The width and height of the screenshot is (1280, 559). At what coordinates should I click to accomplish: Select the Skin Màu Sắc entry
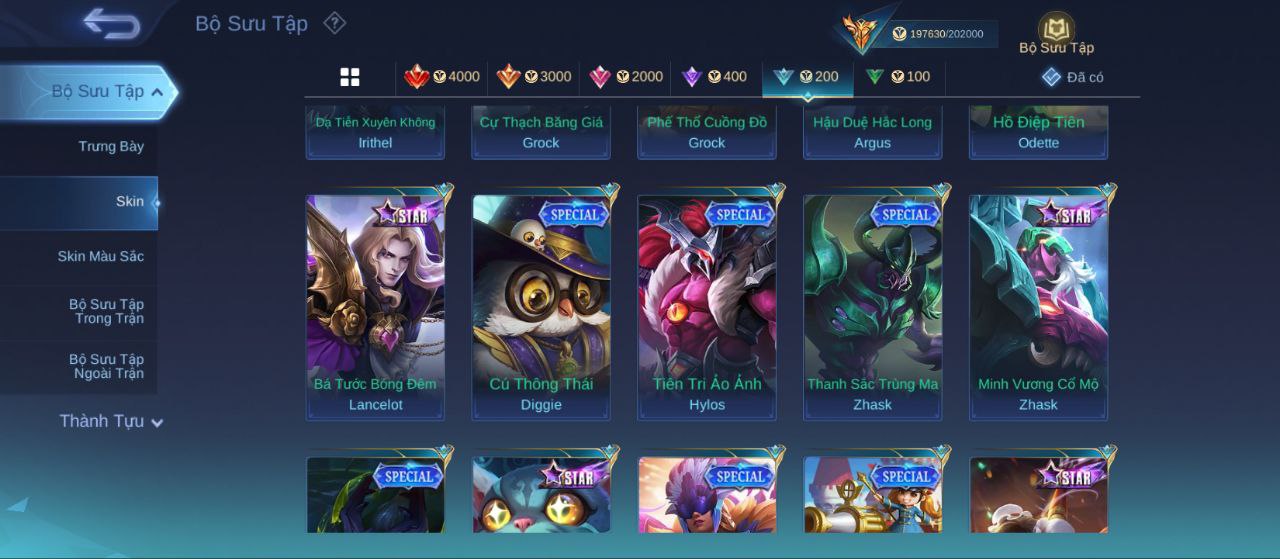click(x=100, y=257)
